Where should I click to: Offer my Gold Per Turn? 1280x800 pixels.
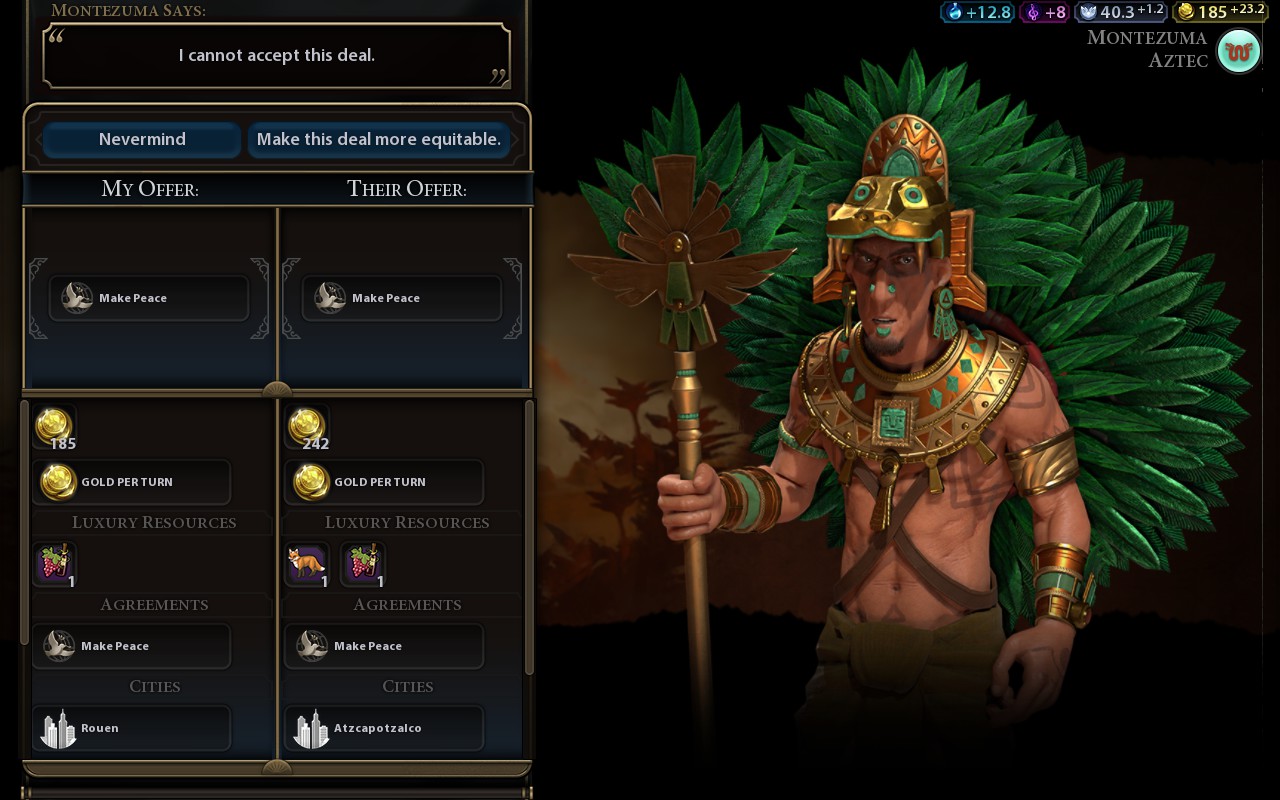pos(131,482)
